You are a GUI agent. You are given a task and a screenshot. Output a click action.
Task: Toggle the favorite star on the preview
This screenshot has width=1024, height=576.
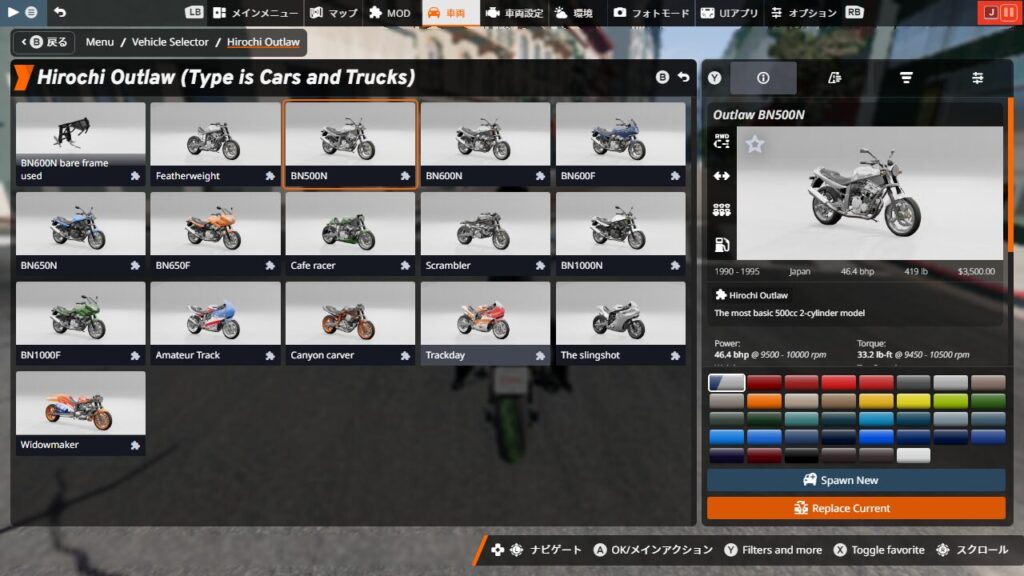(x=755, y=145)
